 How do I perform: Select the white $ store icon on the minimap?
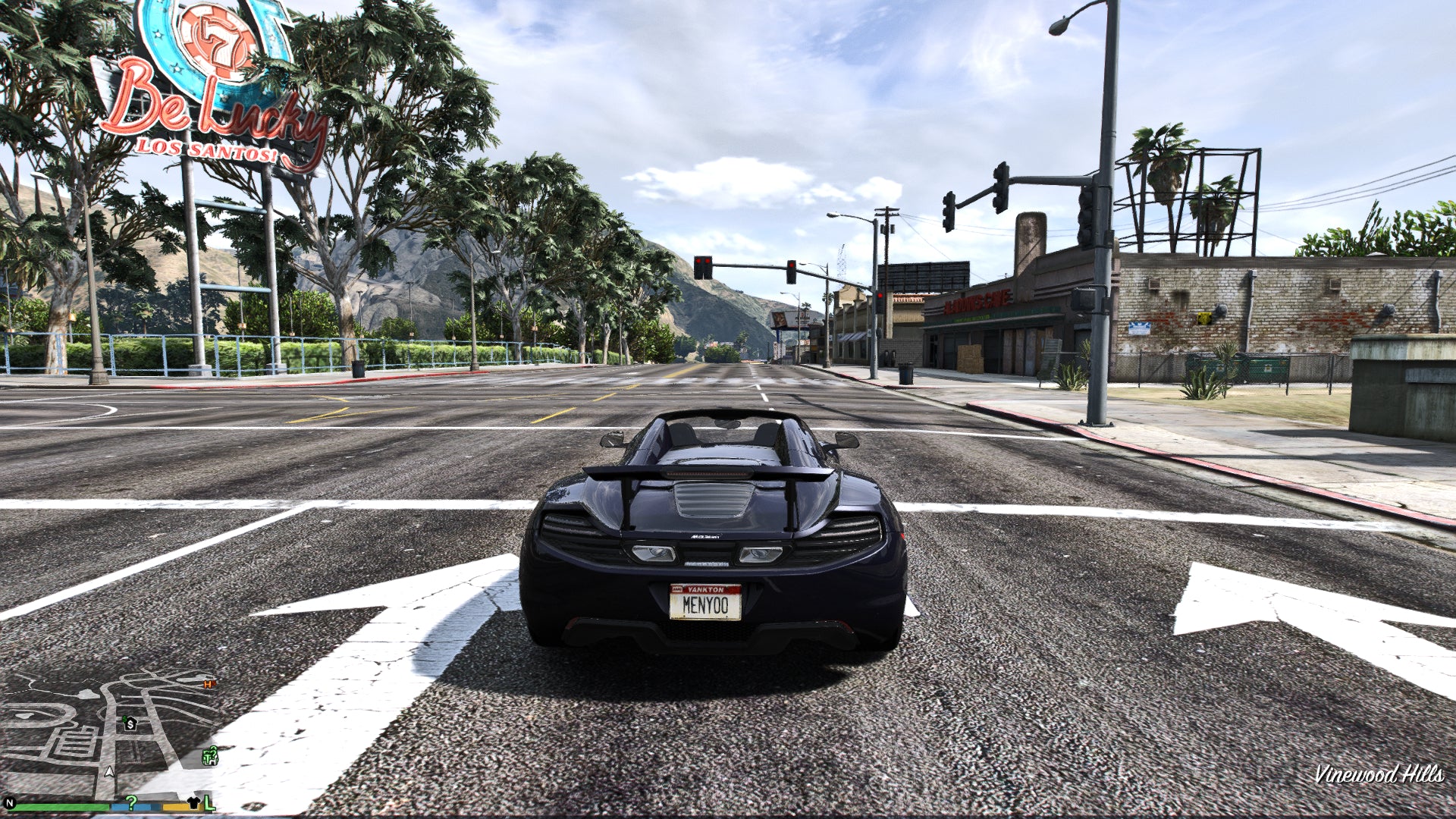(x=130, y=725)
